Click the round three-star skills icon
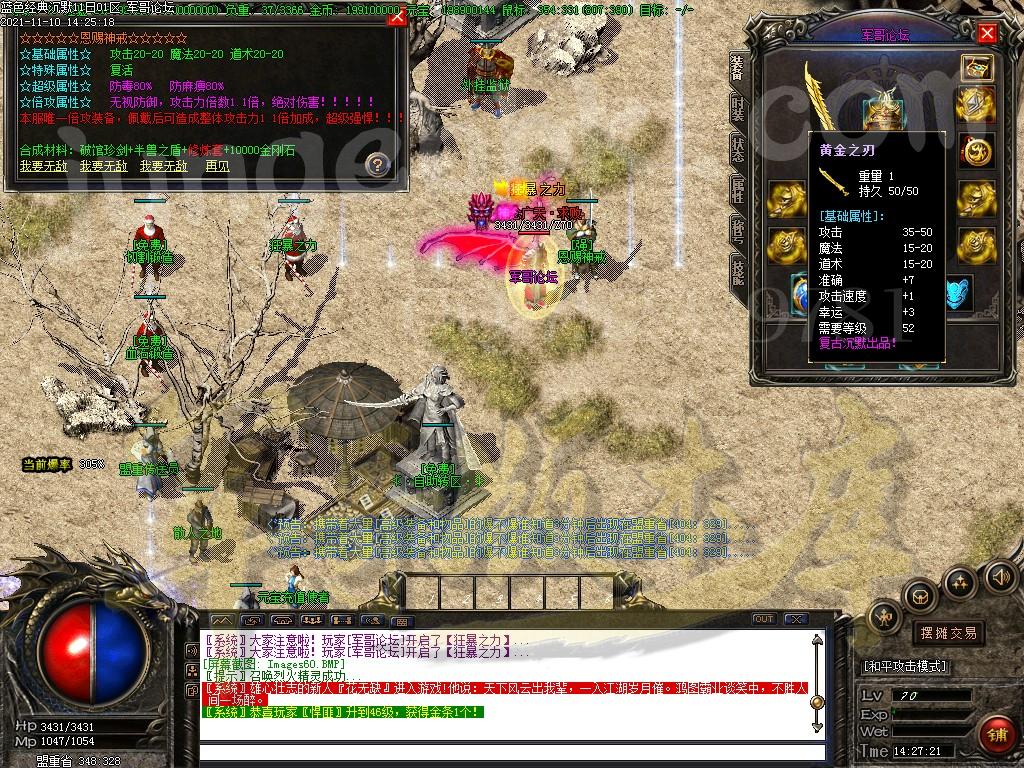Viewport: 1024px width, 768px height. pyautogui.click(x=960, y=581)
